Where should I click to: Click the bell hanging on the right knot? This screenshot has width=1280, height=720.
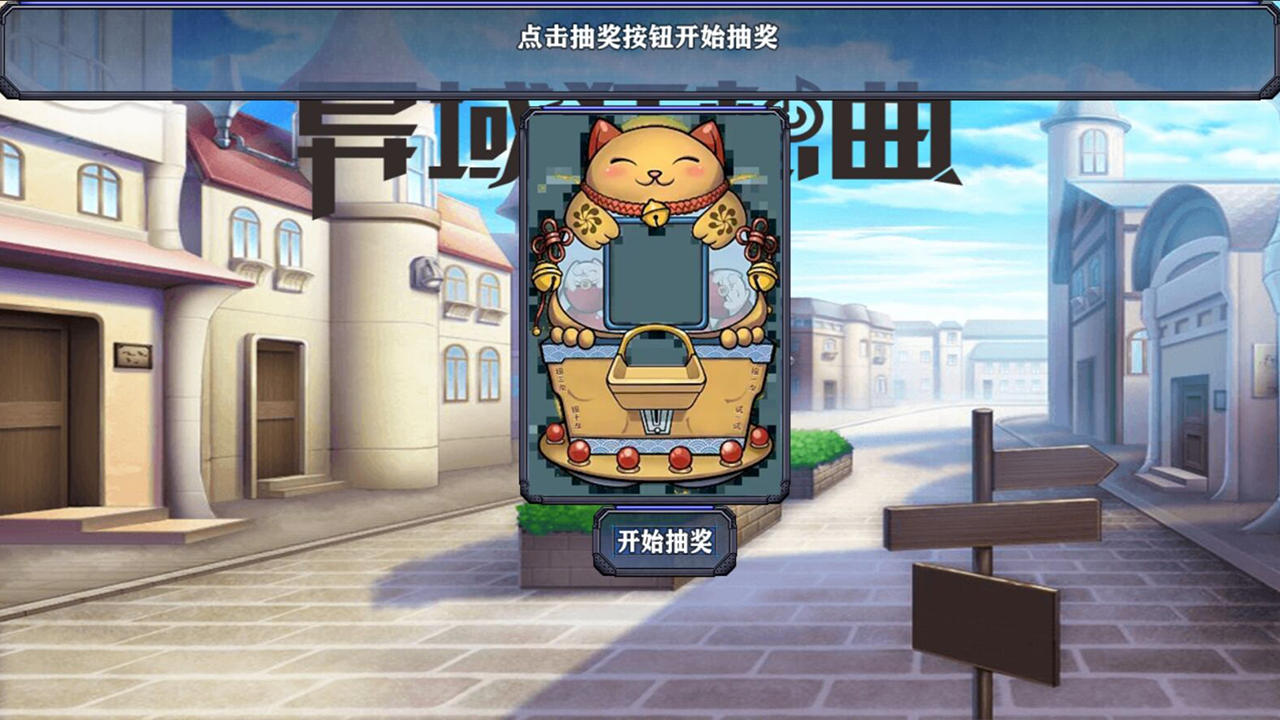[762, 274]
